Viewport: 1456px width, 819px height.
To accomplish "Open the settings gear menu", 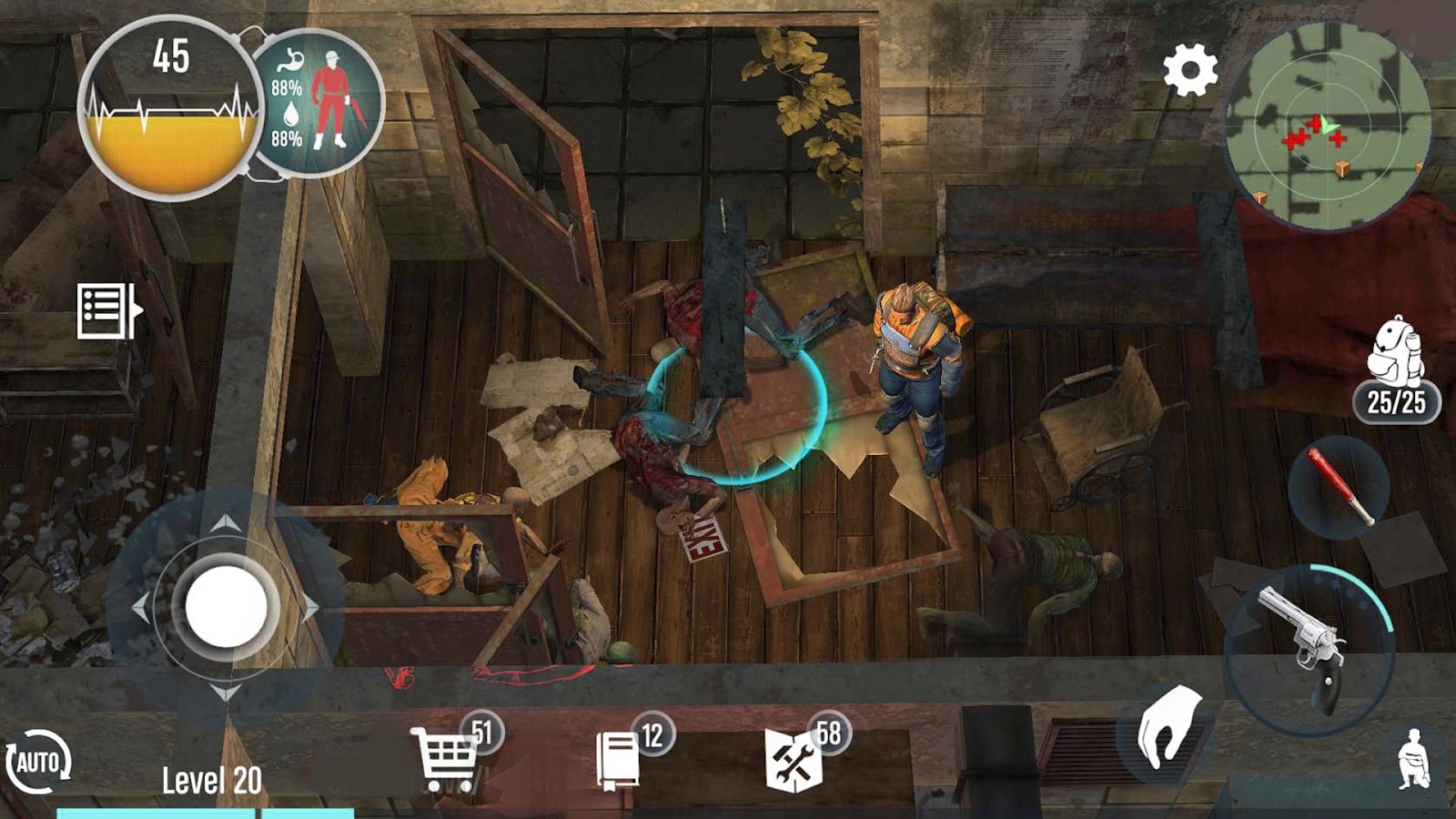I will 1190,69.
